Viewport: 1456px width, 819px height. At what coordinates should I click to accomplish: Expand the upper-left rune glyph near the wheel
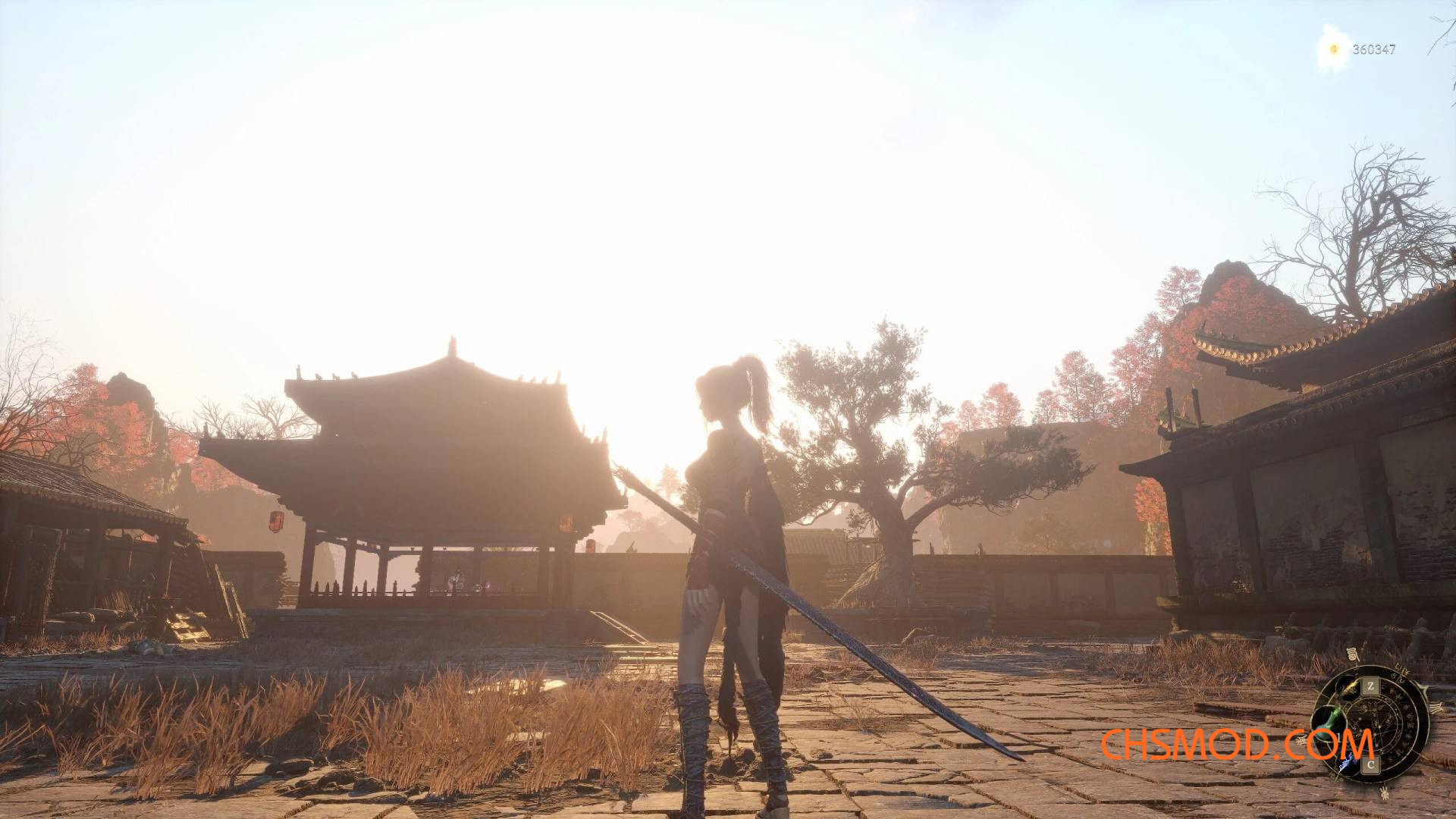1301,739
